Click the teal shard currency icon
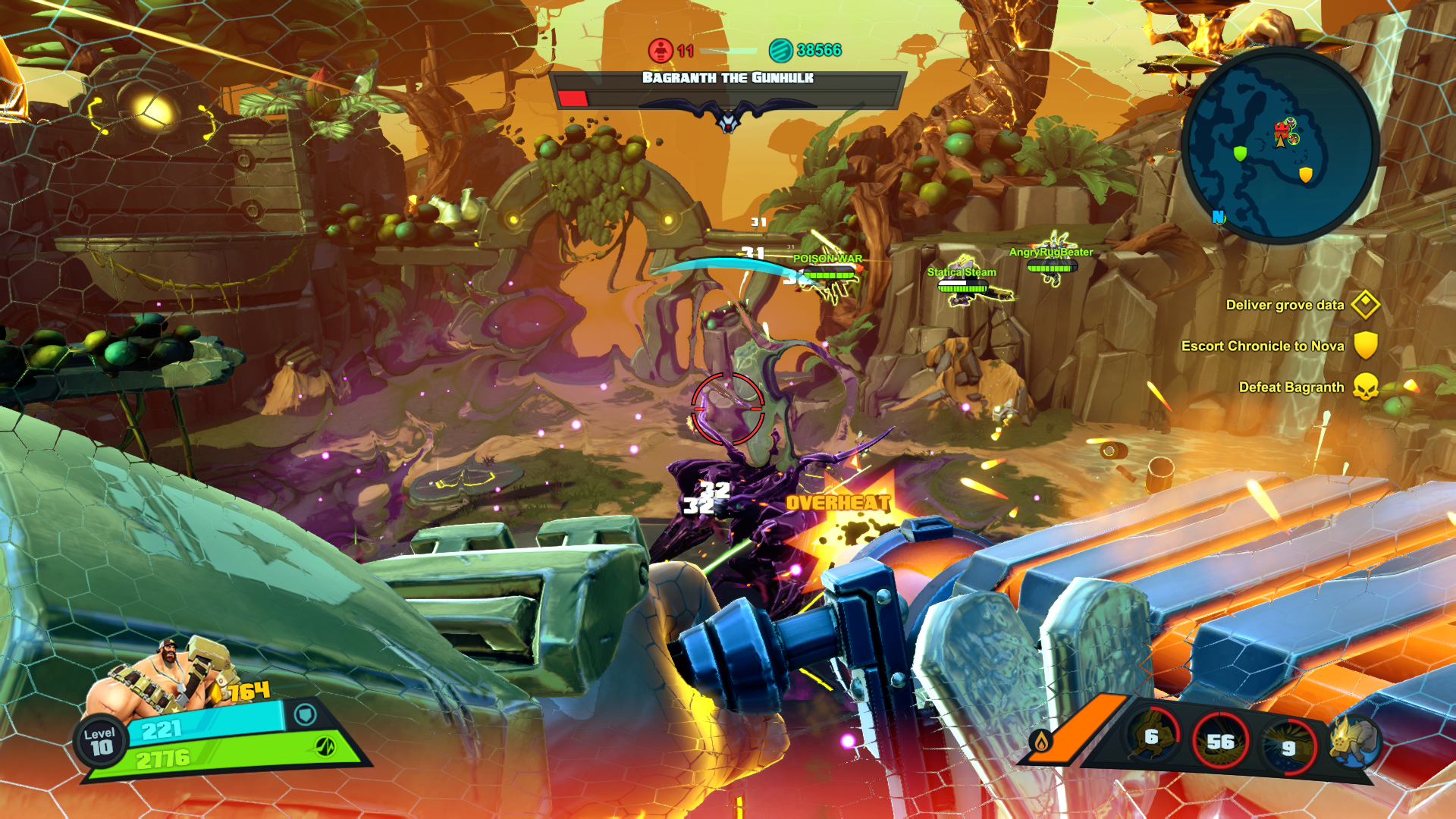 point(780,50)
